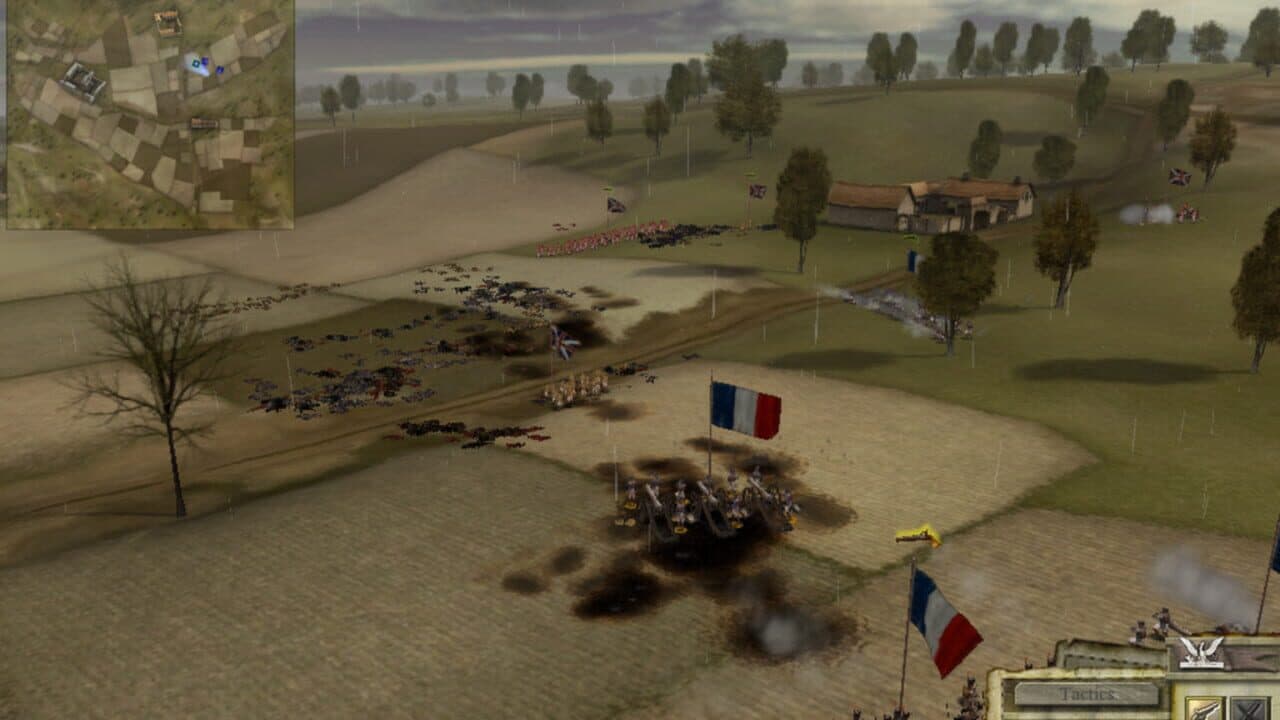The image size is (1280, 720).
Task: Click the imperial eagle emblem on the command panel
Action: (x=1202, y=651)
